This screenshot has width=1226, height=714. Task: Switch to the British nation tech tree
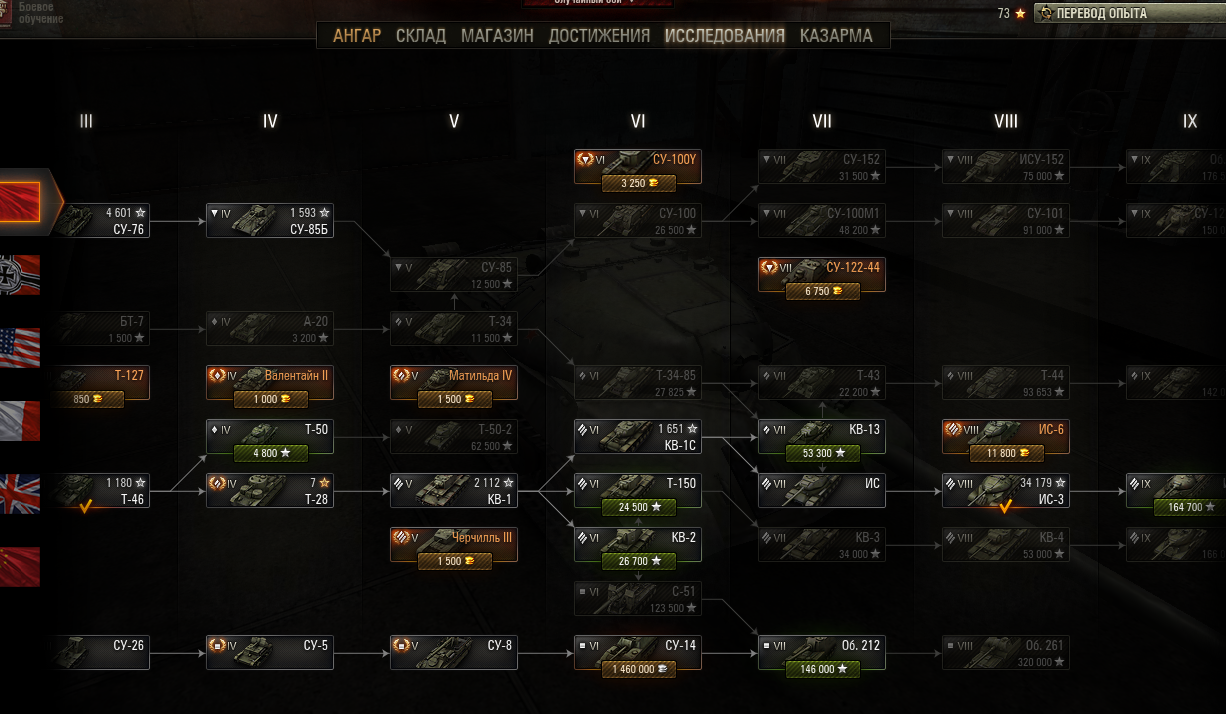[20, 494]
